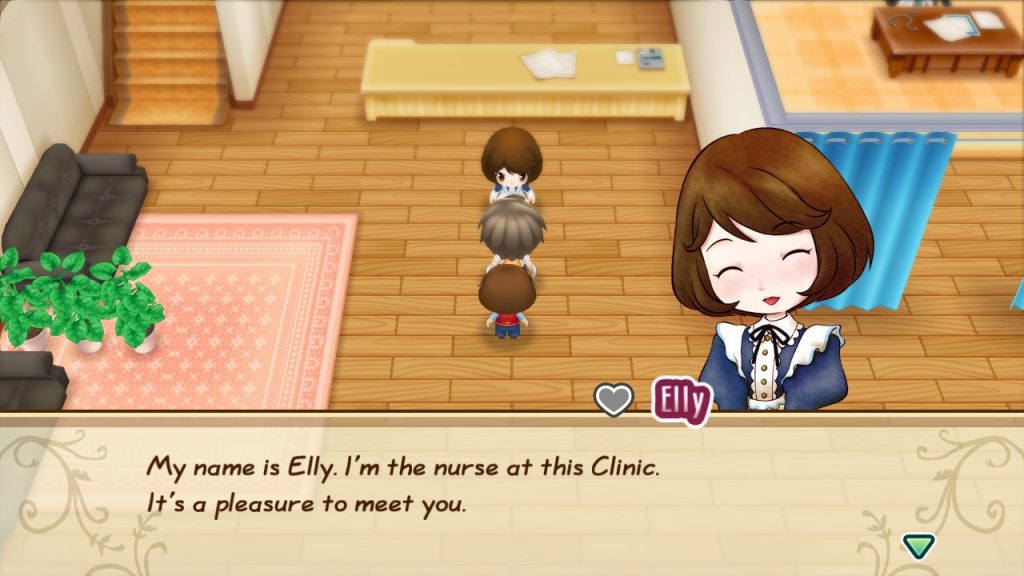Image resolution: width=1024 pixels, height=576 pixels.
Task: Advance dialogue with the green arrow
Action: pyautogui.click(x=918, y=545)
